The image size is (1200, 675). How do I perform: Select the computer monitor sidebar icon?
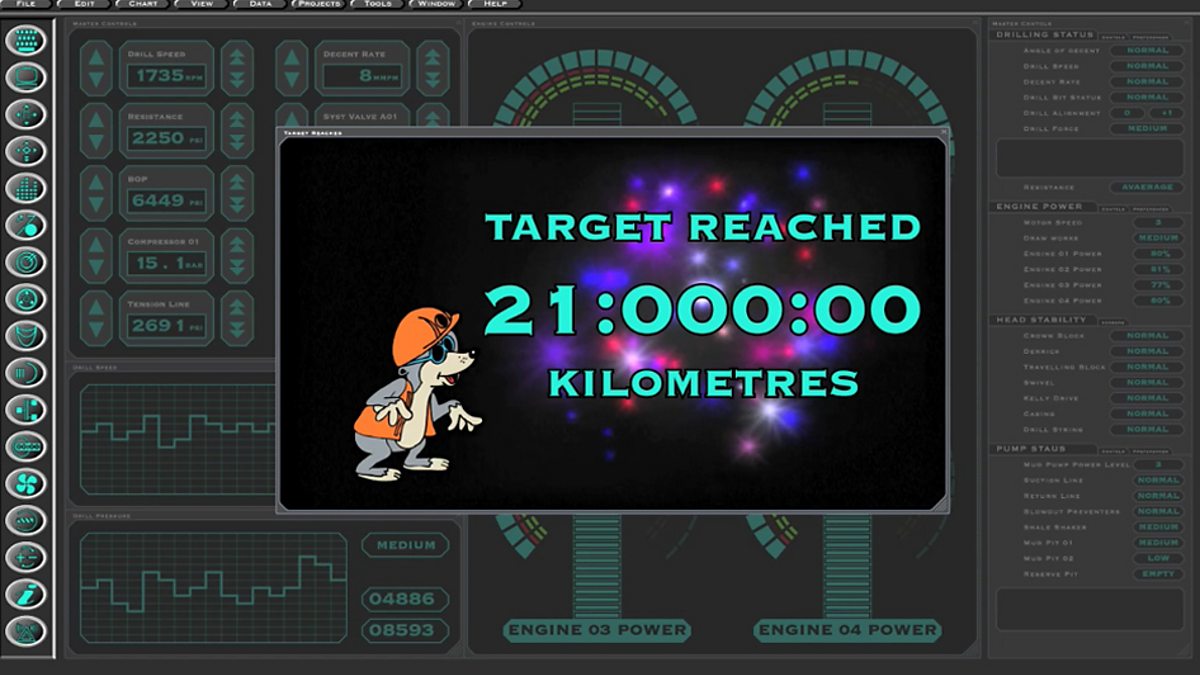[26, 78]
